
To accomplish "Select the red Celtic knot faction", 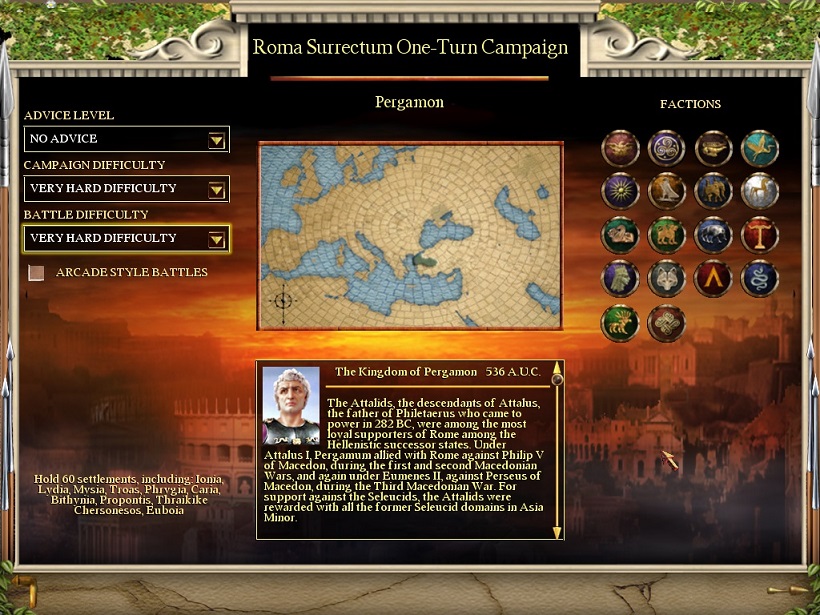I will (x=667, y=323).
